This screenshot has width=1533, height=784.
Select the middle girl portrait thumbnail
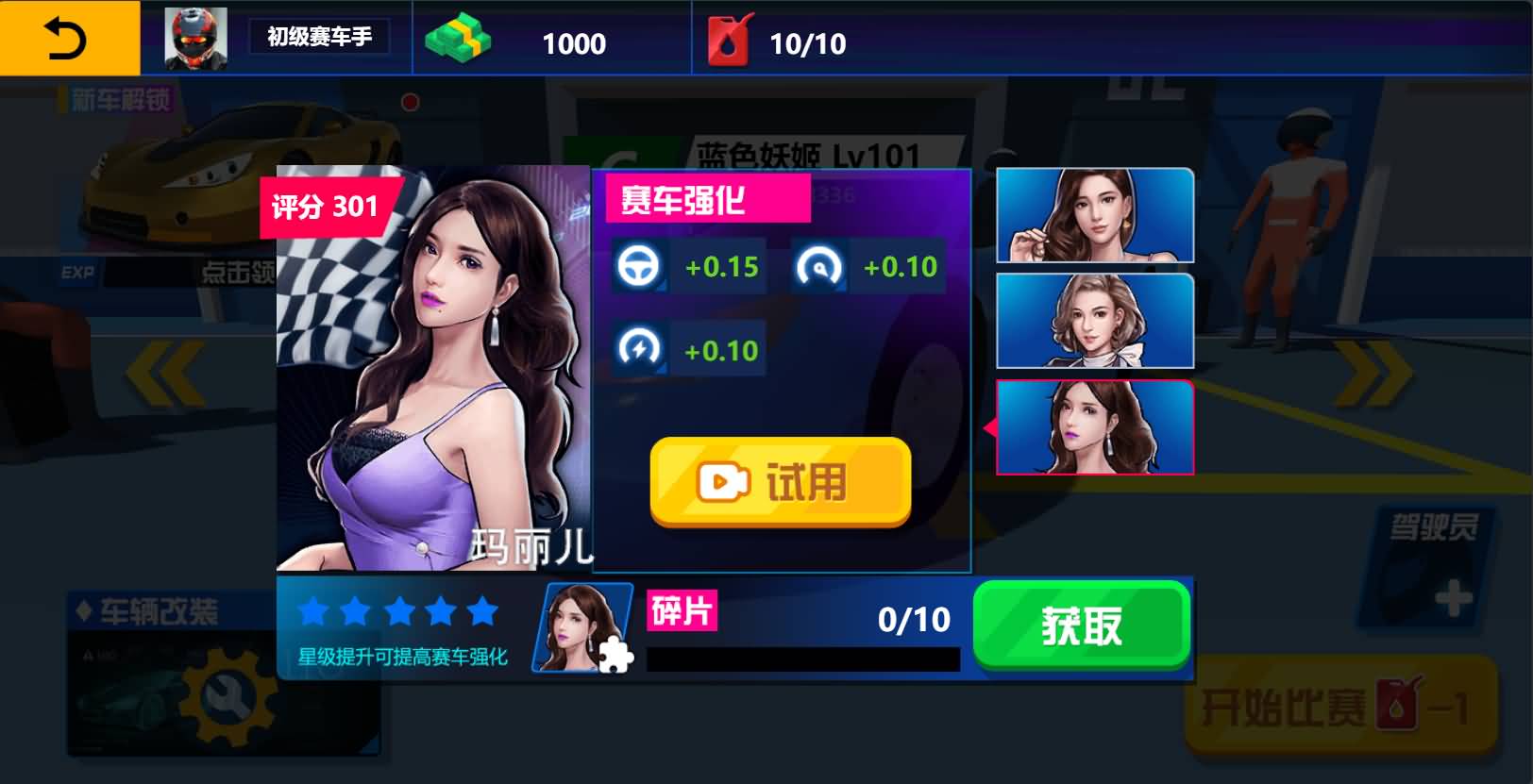pyautogui.click(x=1094, y=322)
